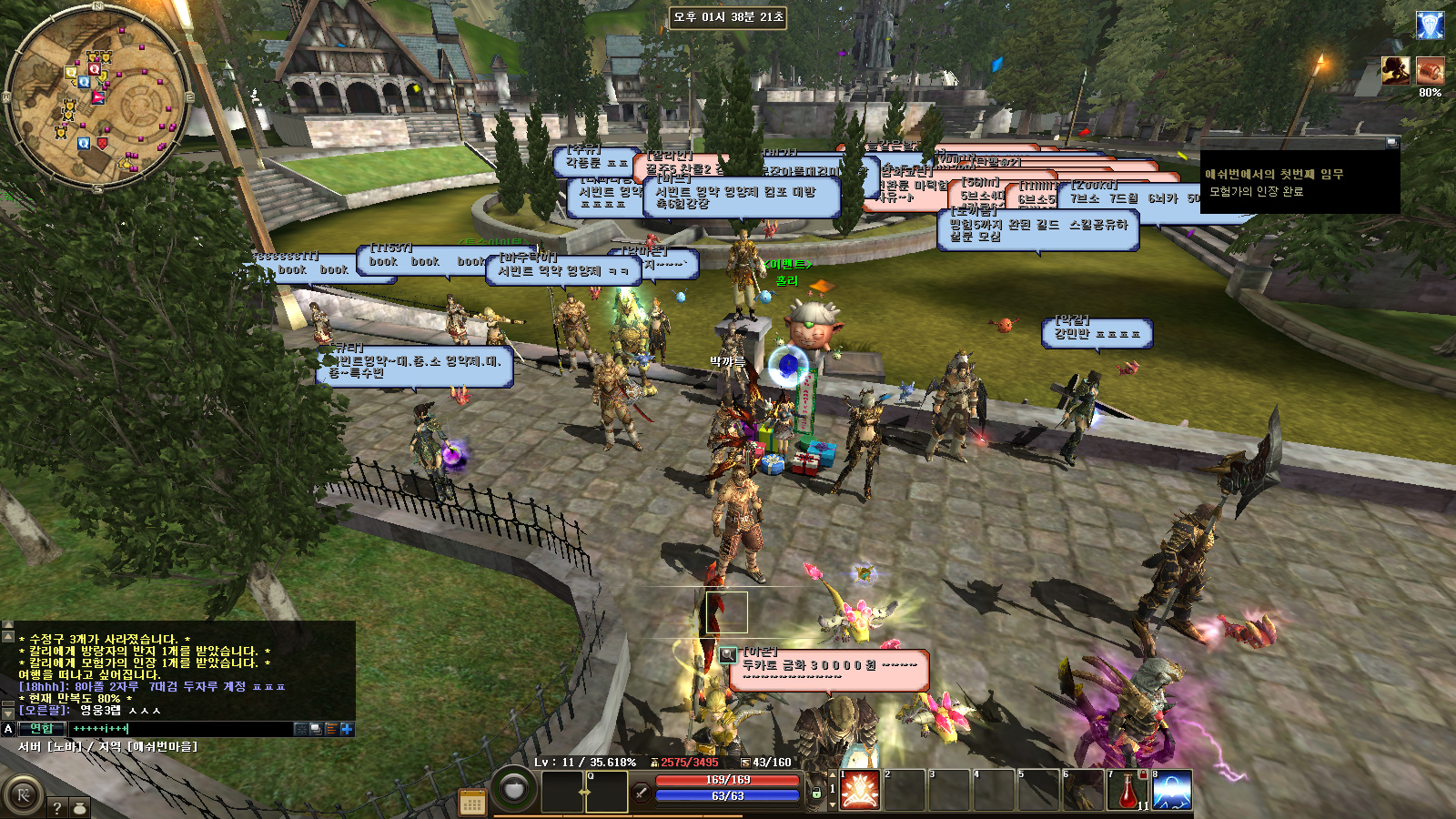1456x819 pixels.
Task: Open the R2 main menu button
Action: 23,795
